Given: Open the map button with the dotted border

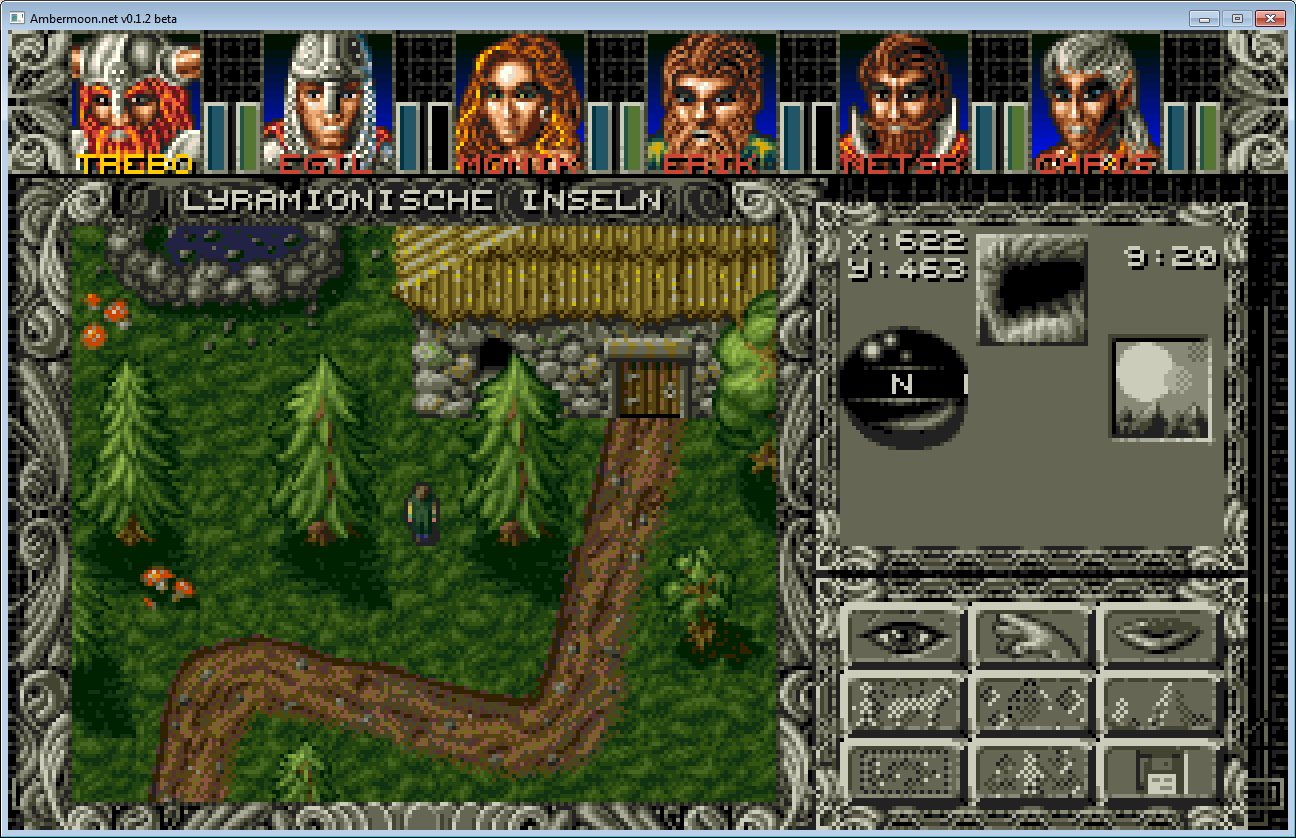Looking at the screenshot, I should pos(905,771).
